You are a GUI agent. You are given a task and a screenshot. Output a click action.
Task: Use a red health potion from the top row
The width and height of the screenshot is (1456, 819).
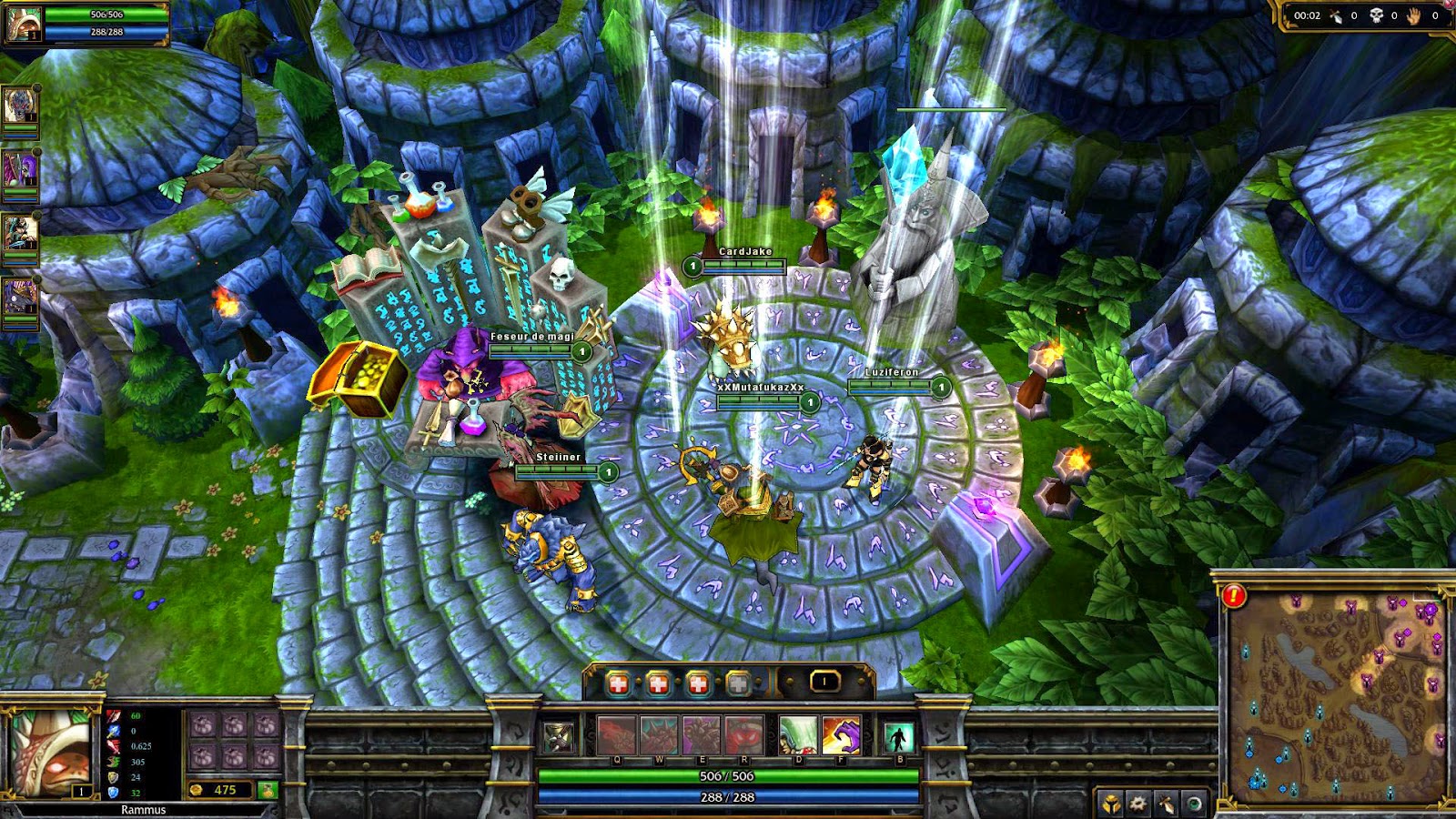(618, 682)
